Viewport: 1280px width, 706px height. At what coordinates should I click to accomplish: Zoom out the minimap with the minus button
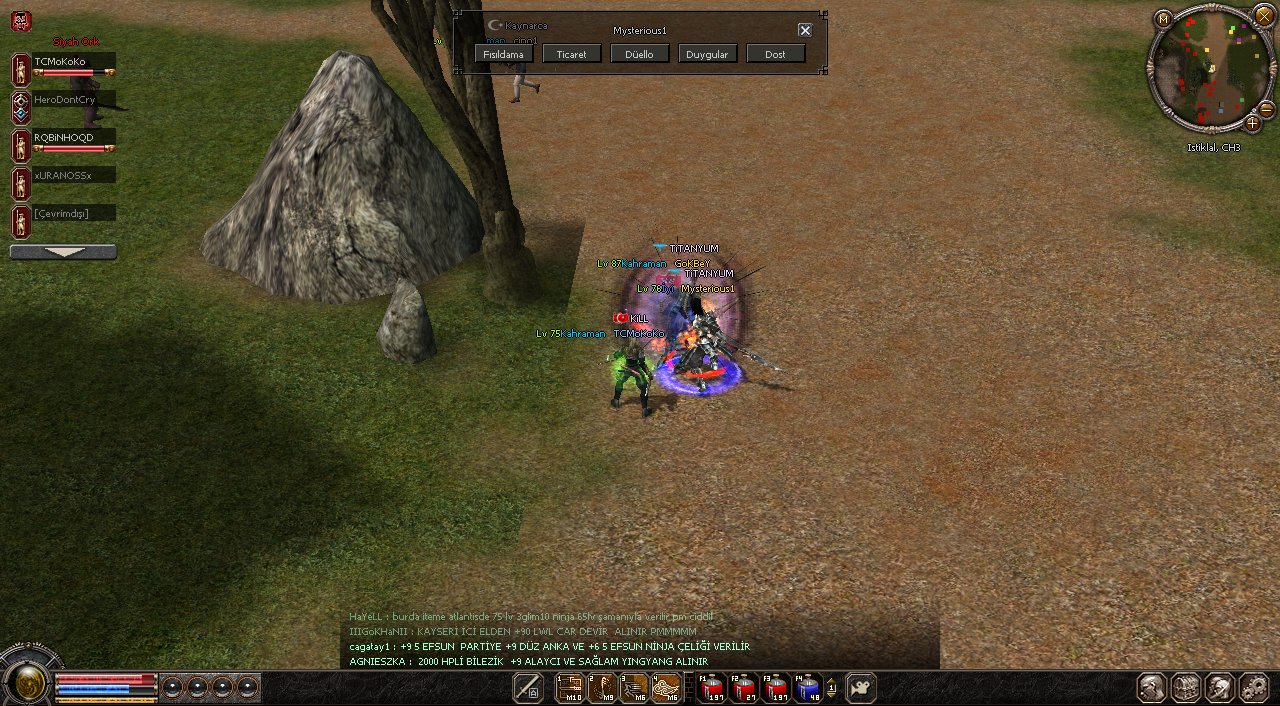(x=1266, y=109)
